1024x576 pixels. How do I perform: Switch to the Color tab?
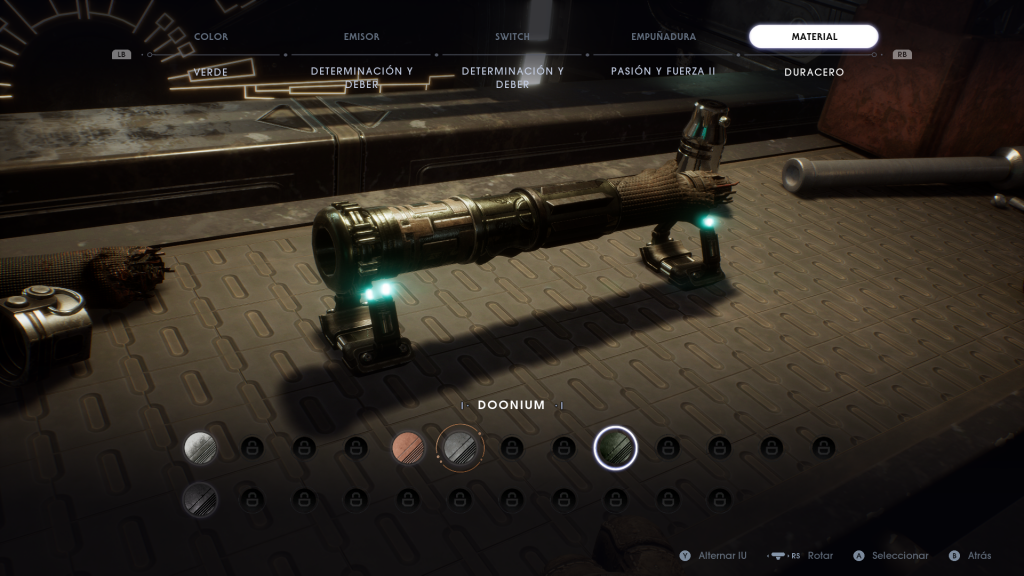[211, 37]
